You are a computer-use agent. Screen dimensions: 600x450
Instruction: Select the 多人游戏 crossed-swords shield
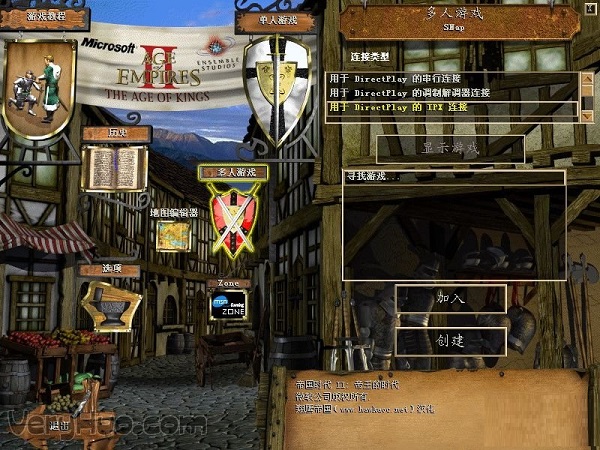[233, 222]
